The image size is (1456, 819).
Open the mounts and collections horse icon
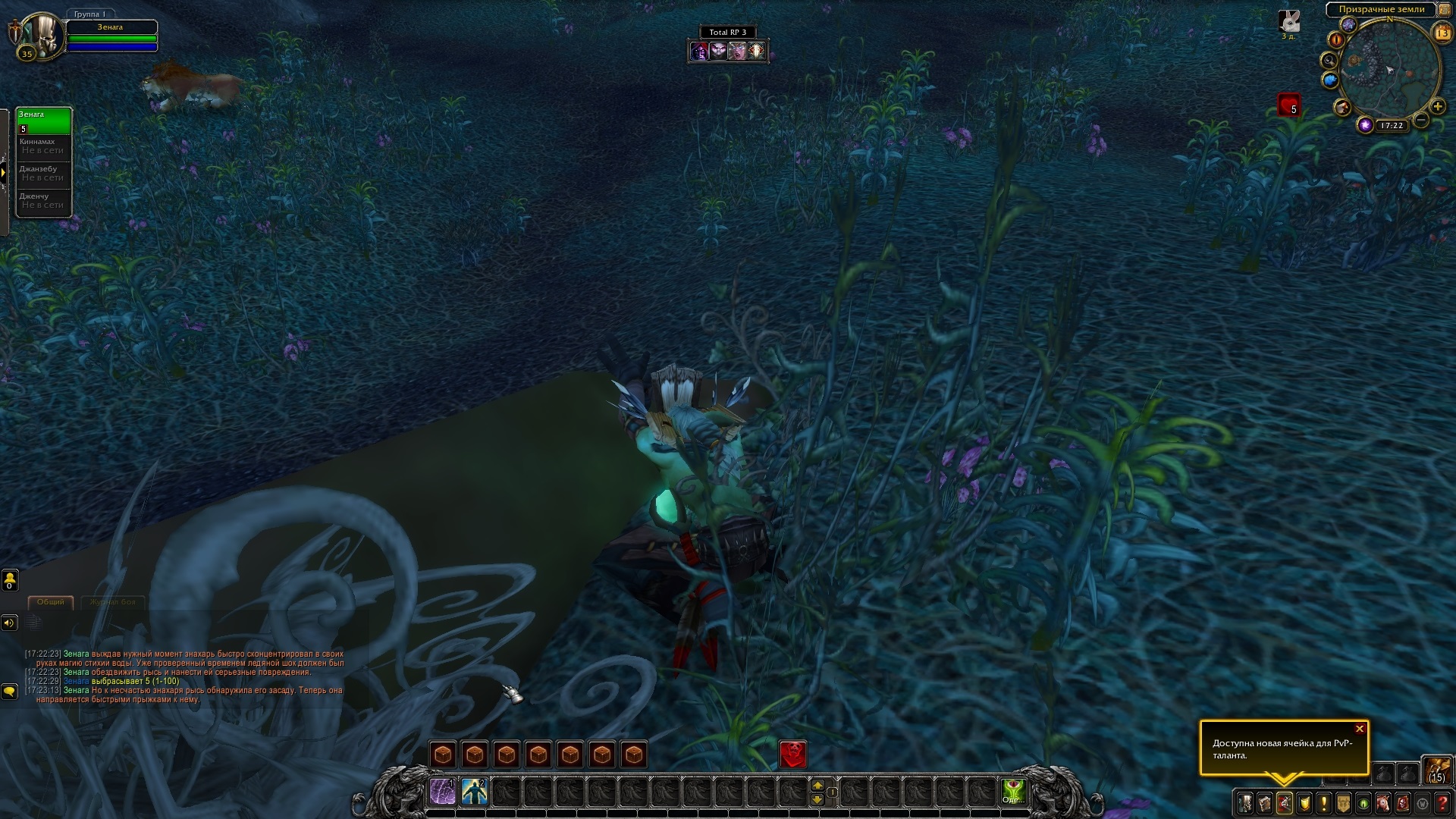pyautogui.click(x=1382, y=802)
